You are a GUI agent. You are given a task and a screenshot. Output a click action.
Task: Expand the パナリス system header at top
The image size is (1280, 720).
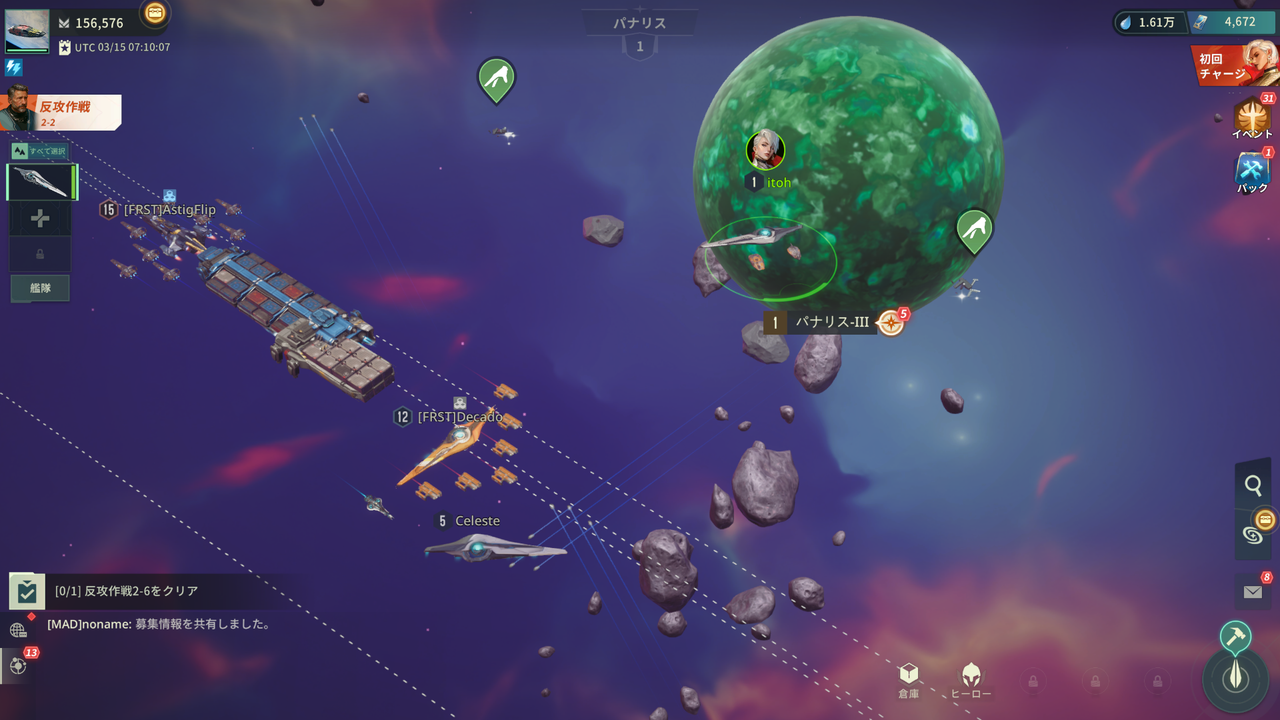point(640,22)
